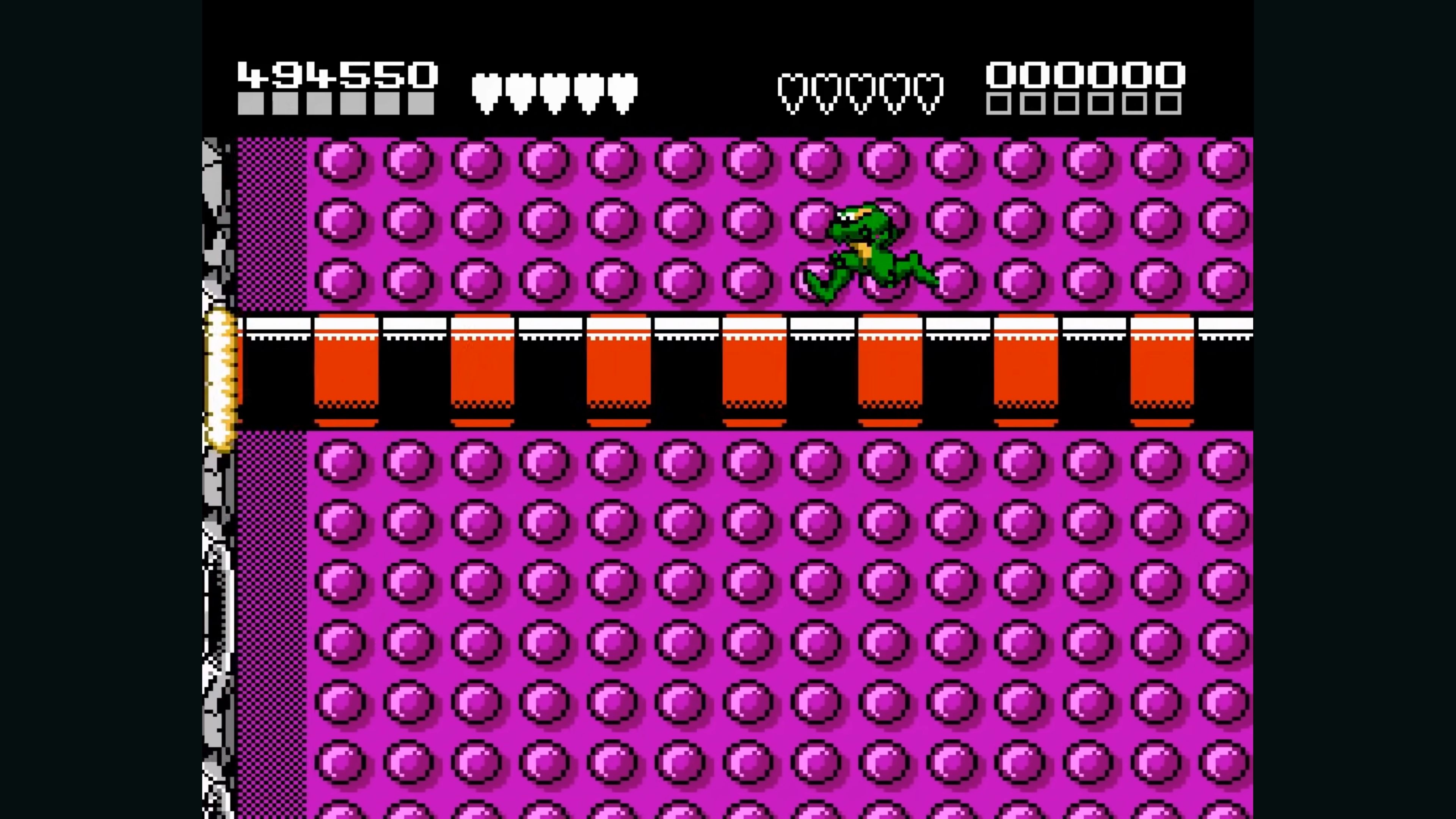Screen dimensions: 1456x819
Task: Click the first gray square under the score
Action: 250,105
